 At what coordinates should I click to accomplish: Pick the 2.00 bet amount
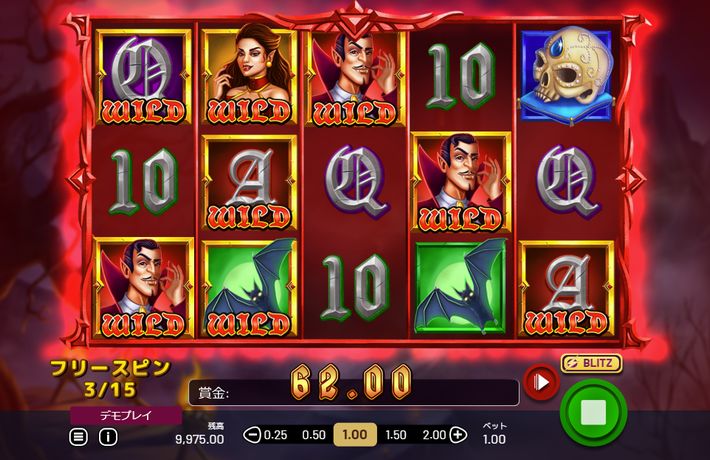[435, 435]
